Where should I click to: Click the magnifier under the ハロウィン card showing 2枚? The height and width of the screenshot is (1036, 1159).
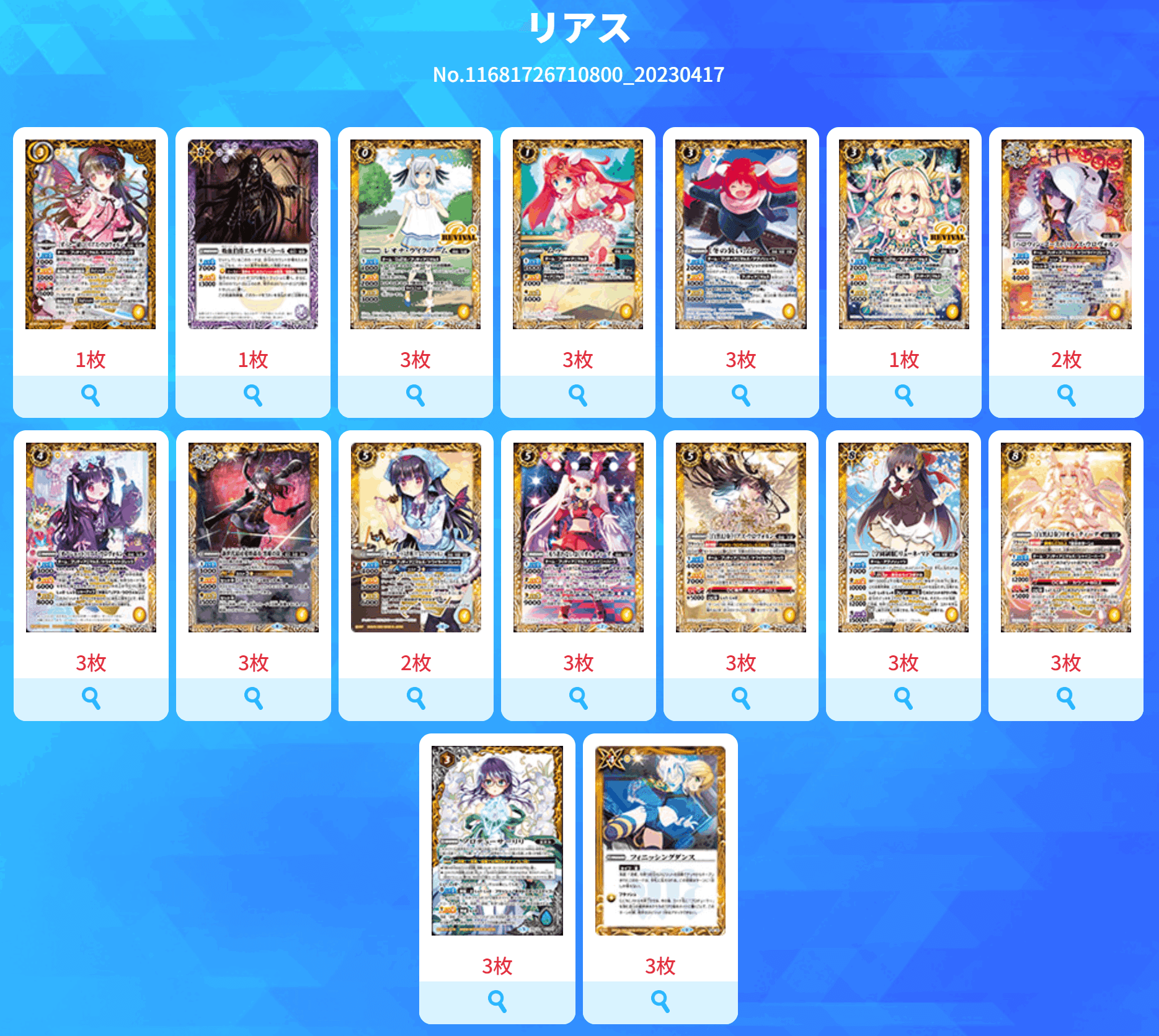coord(1065,392)
